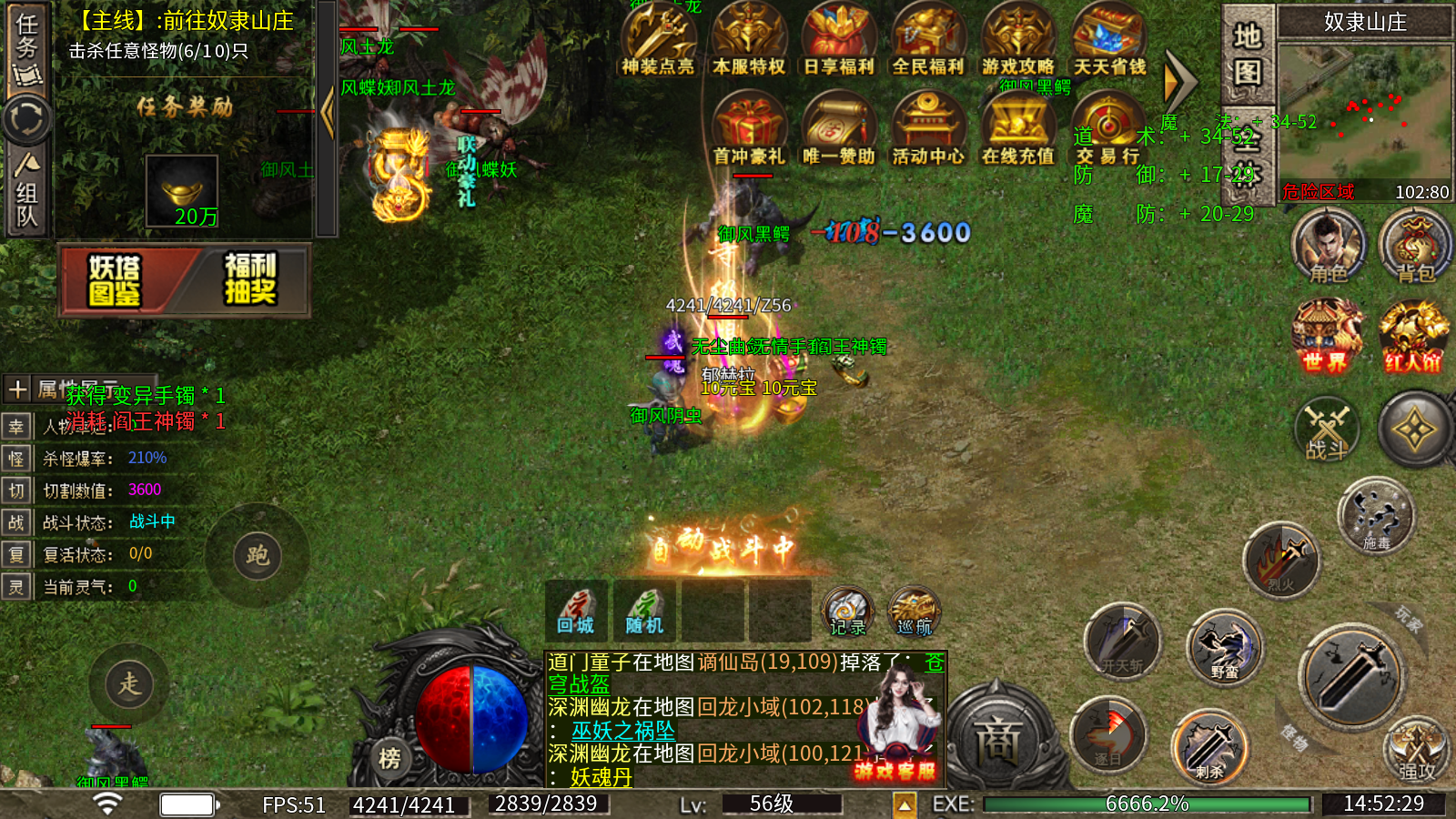The height and width of the screenshot is (819, 1456).
Task: Switch to the 组队 team tab
Action: point(26,191)
